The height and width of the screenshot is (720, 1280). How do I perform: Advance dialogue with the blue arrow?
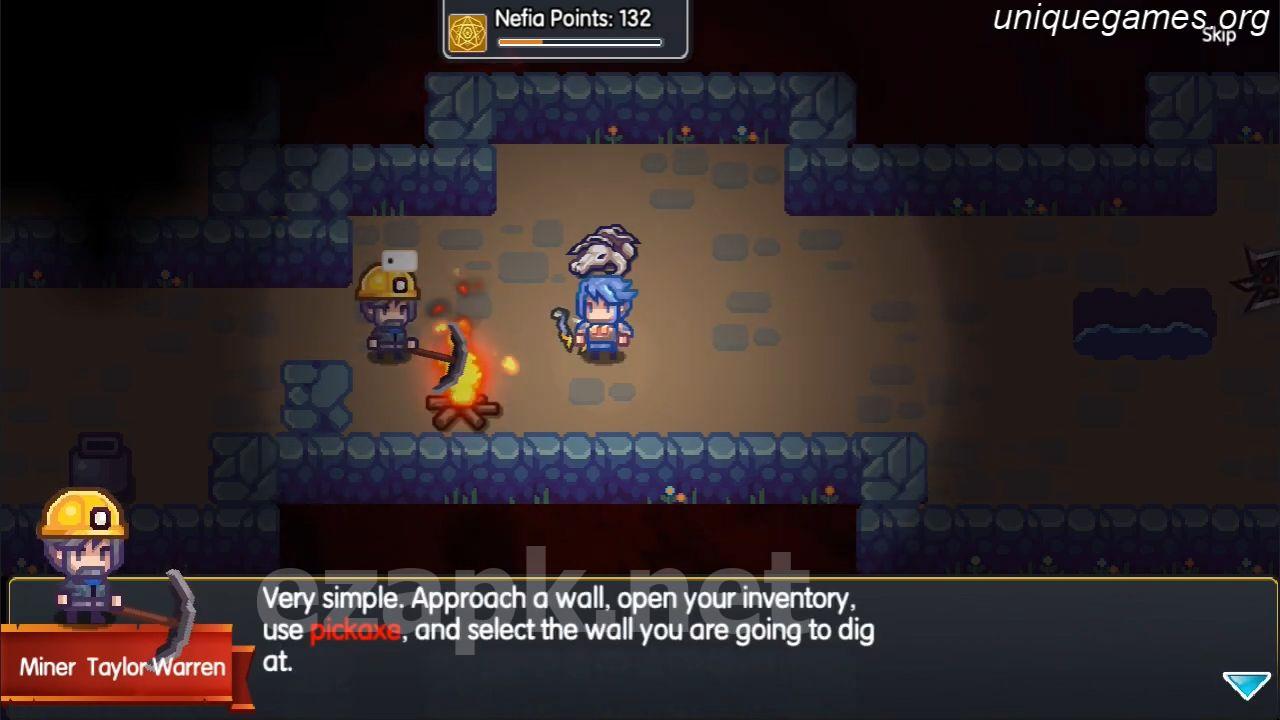point(1246,685)
